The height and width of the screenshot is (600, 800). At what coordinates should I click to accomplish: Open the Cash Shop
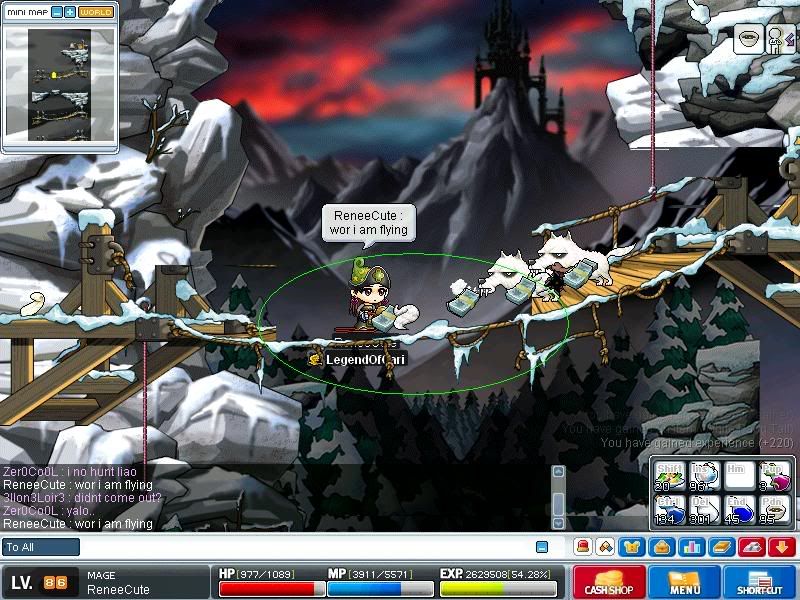point(608,582)
